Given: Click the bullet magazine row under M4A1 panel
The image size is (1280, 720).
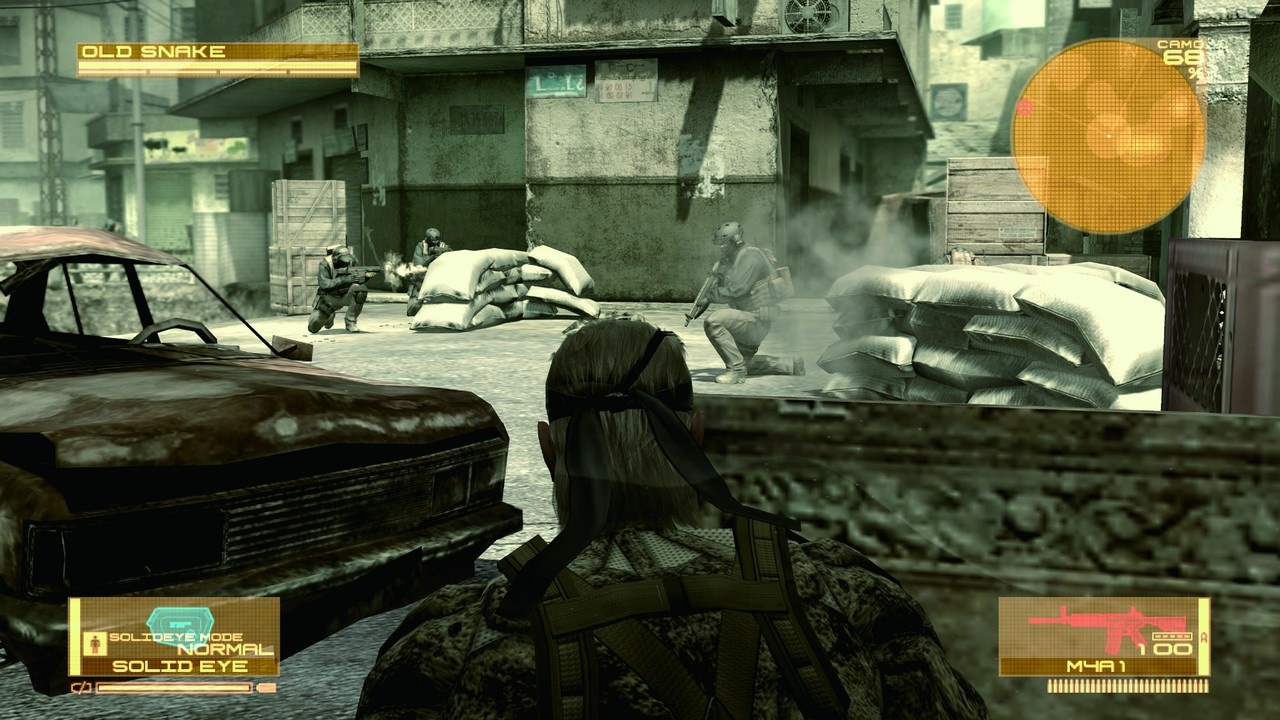Looking at the screenshot, I should point(1127,686).
